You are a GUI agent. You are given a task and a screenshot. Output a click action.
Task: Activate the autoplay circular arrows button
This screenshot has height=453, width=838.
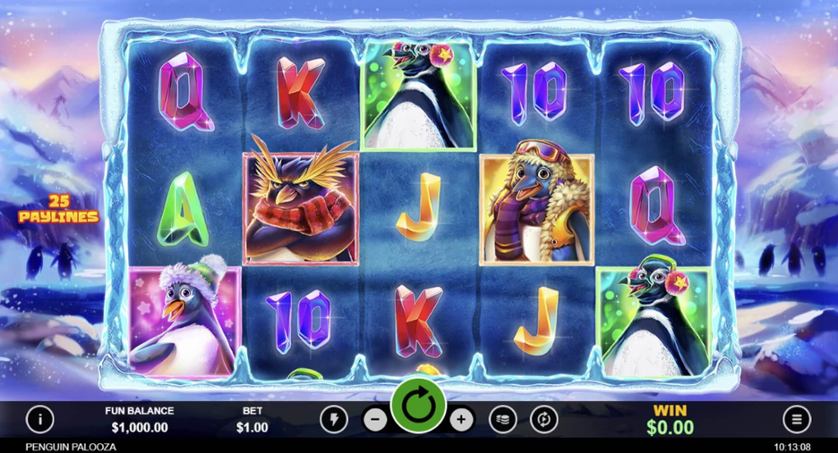(544, 418)
